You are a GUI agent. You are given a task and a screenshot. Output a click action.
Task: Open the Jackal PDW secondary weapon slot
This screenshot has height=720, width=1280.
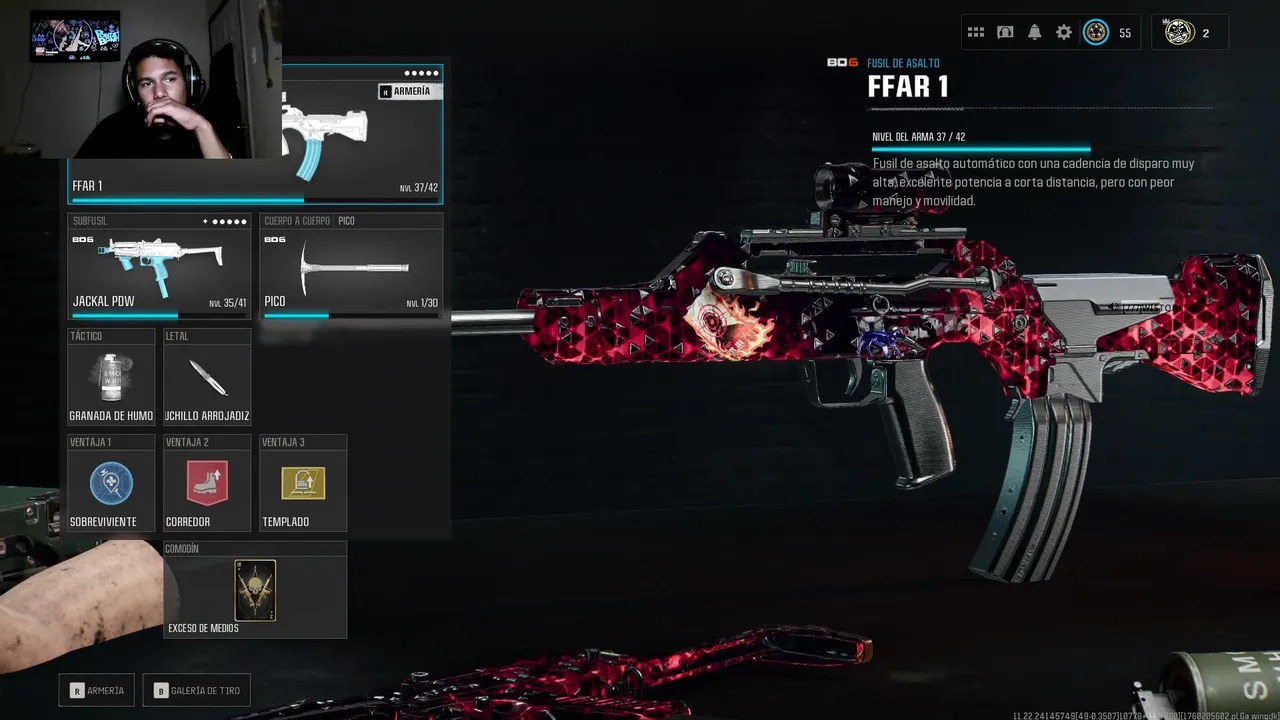159,267
